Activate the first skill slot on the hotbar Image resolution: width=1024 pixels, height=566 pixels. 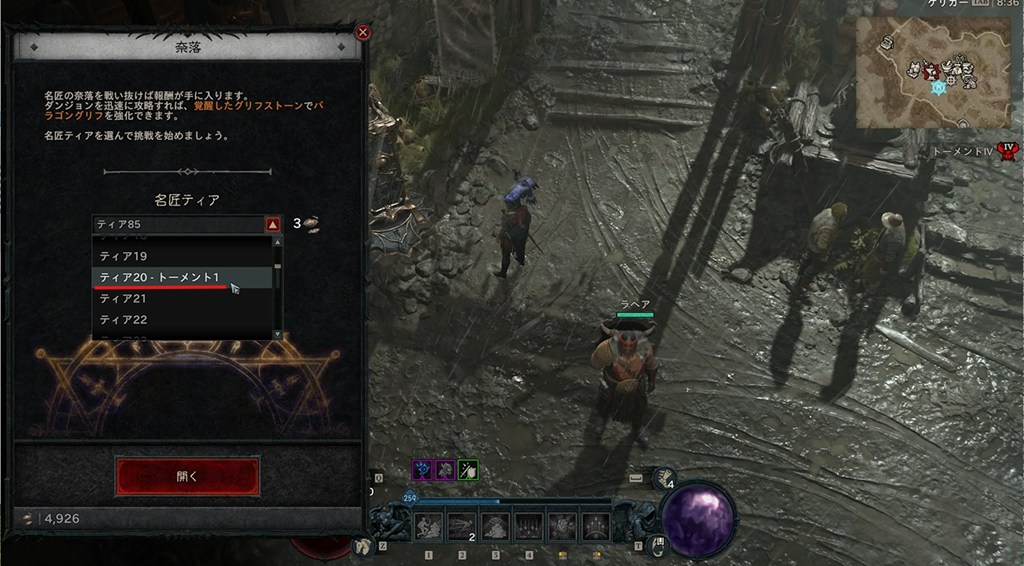tap(429, 526)
